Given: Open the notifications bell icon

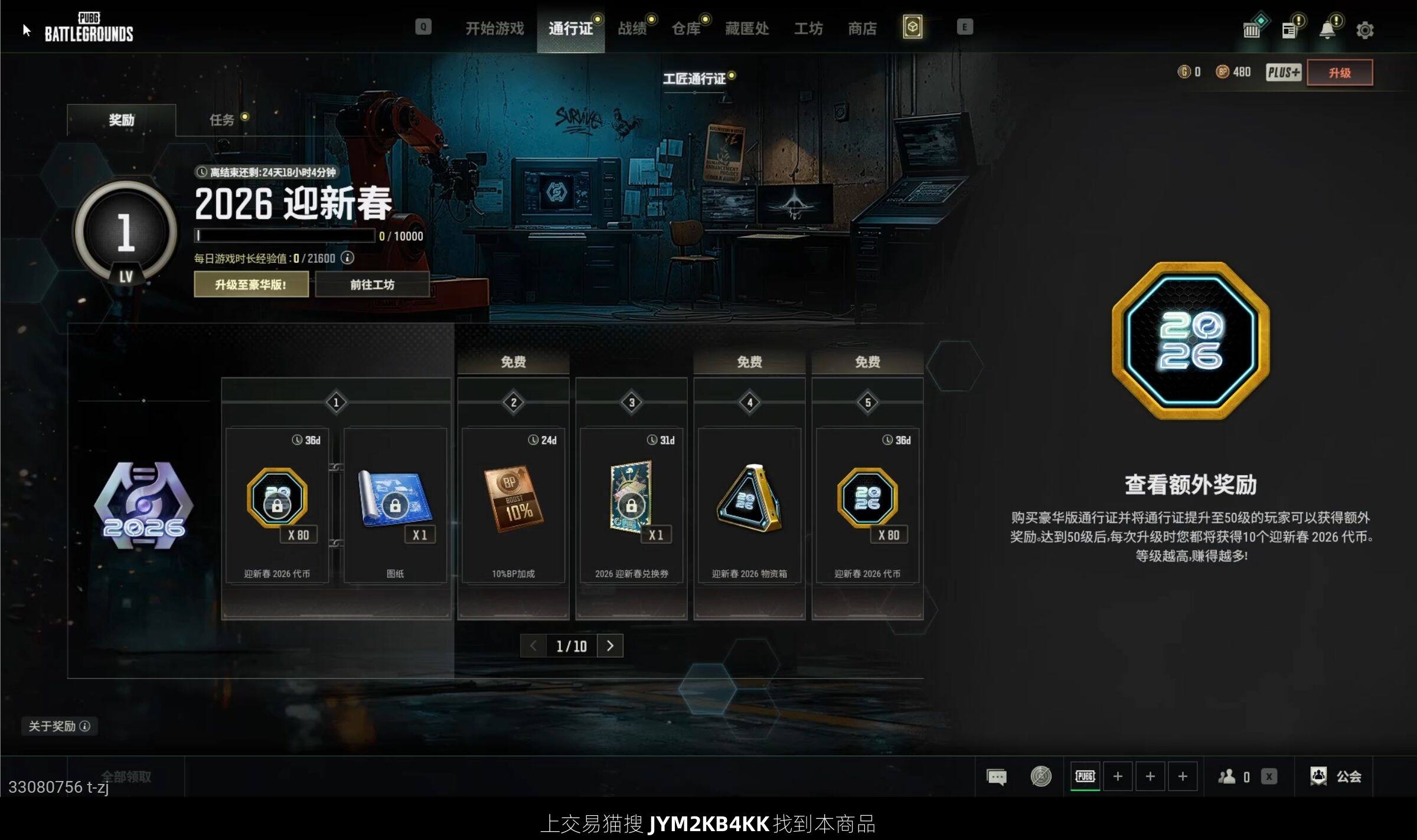Looking at the screenshot, I should (x=1327, y=30).
